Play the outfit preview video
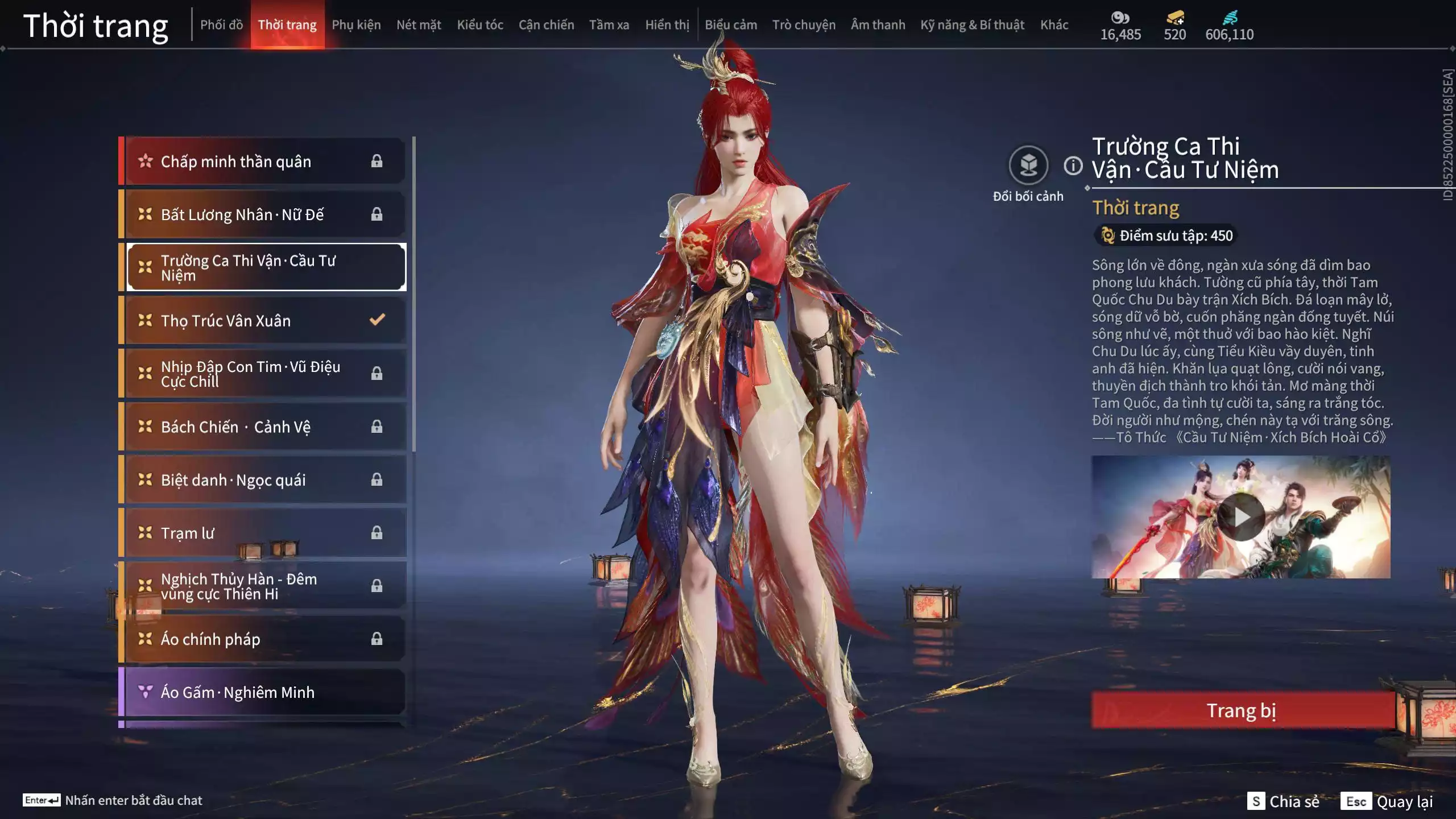The width and height of the screenshot is (1456, 819). 1240,517
